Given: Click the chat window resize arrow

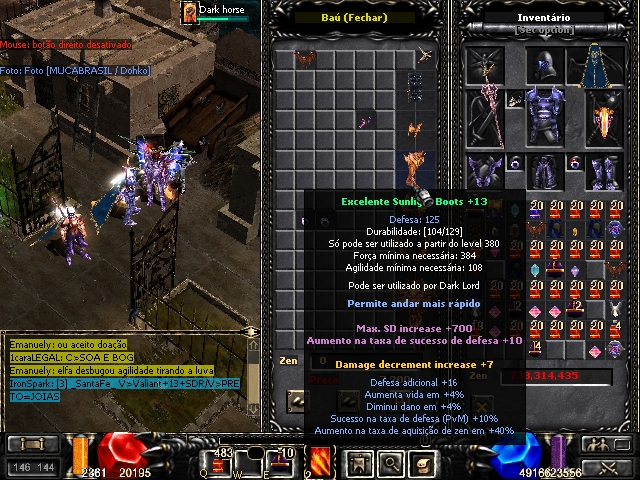Looking at the screenshot, I should [x=251, y=332].
